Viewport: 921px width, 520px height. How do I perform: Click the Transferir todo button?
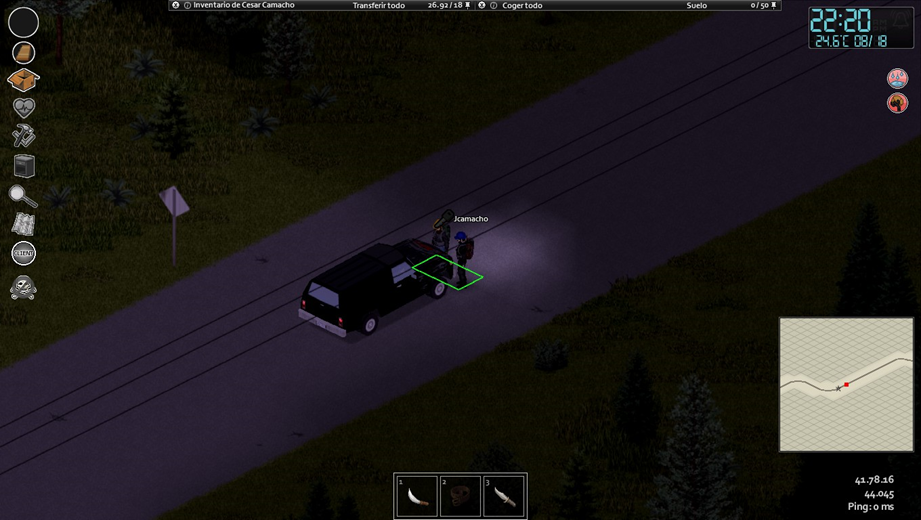pos(379,6)
